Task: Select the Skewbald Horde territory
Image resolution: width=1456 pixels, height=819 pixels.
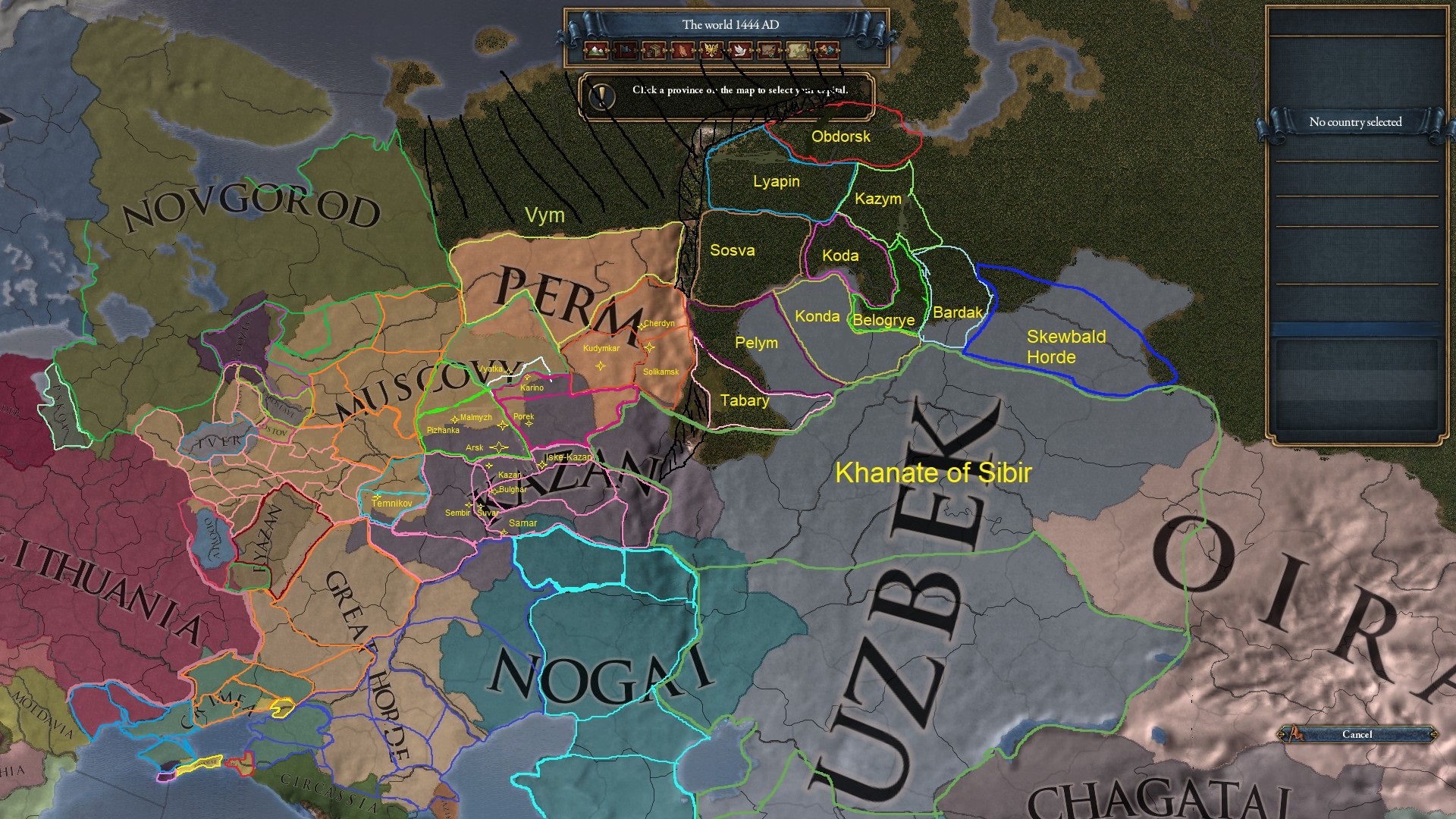Action: [x=1065, y=347]
